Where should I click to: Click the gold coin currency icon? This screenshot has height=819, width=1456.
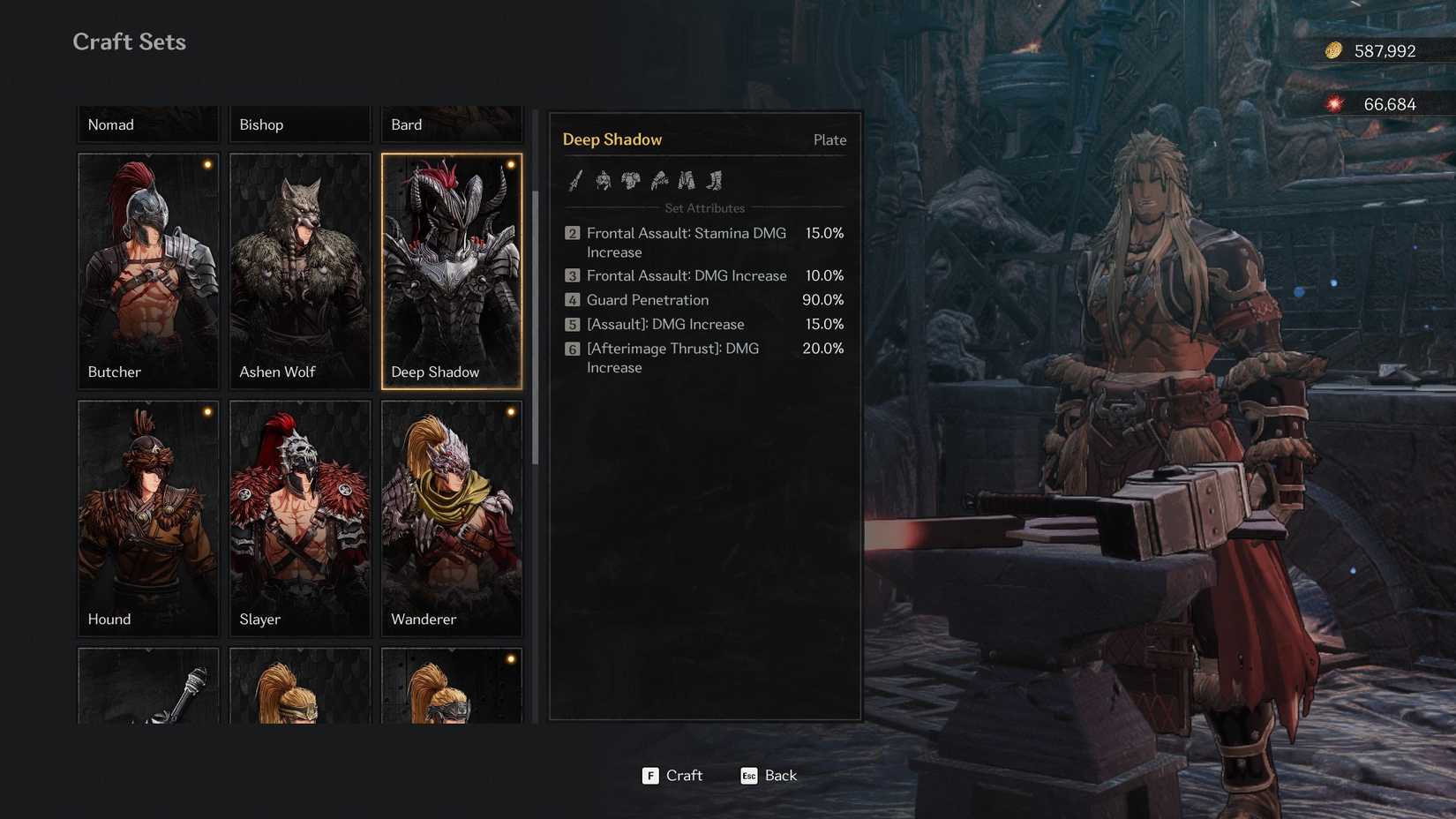click(1332, 50)
